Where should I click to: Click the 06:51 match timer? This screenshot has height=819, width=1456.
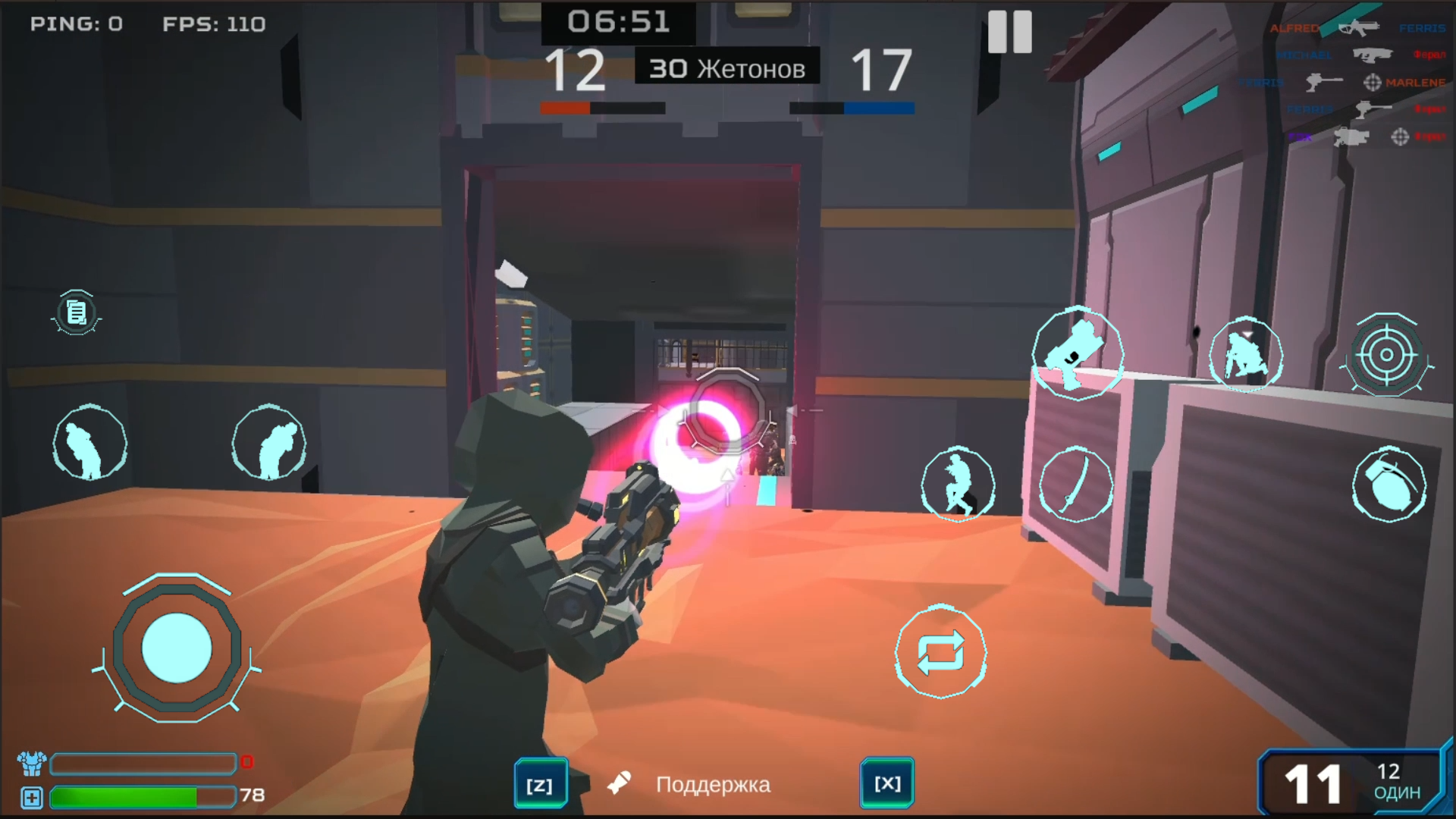[x=618, y=22]
